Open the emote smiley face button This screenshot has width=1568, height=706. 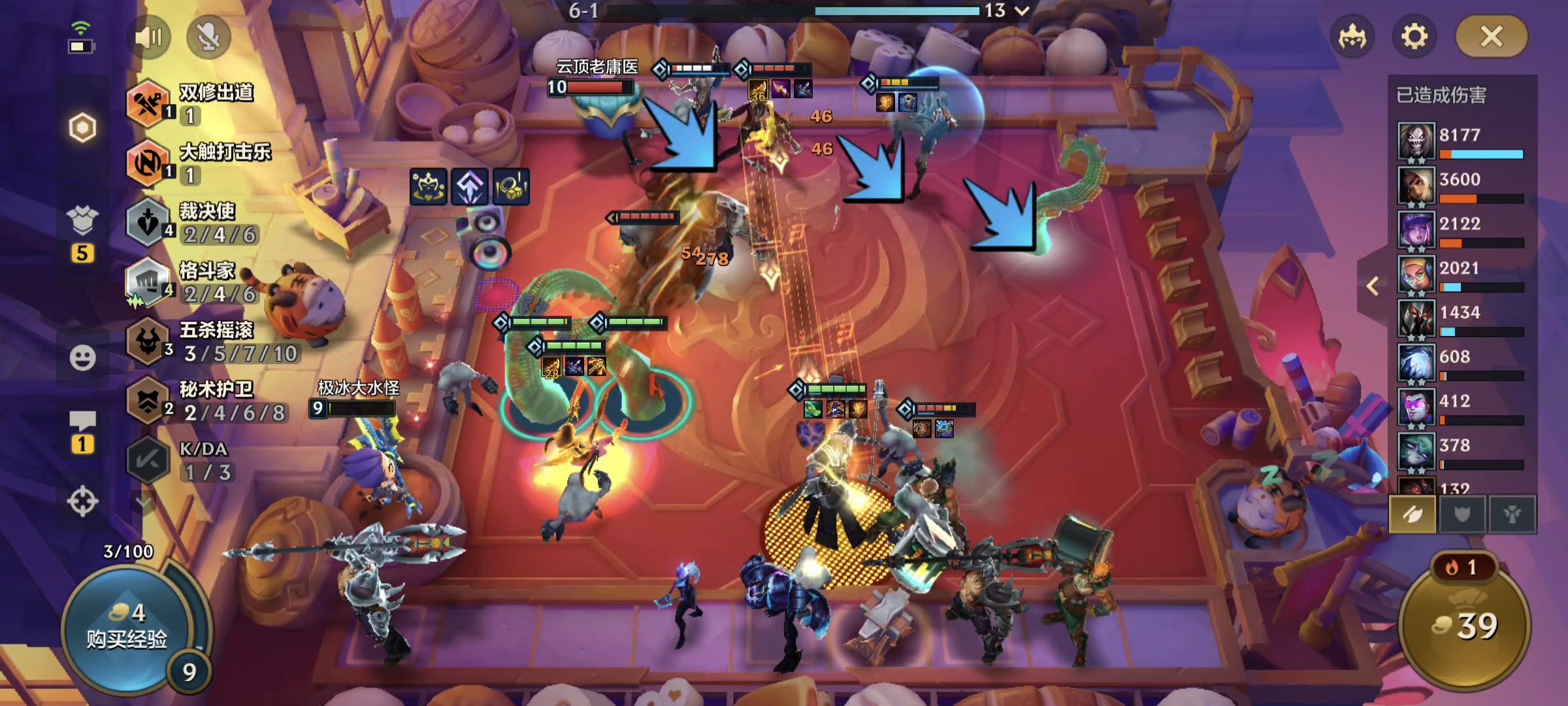(82, 358)
